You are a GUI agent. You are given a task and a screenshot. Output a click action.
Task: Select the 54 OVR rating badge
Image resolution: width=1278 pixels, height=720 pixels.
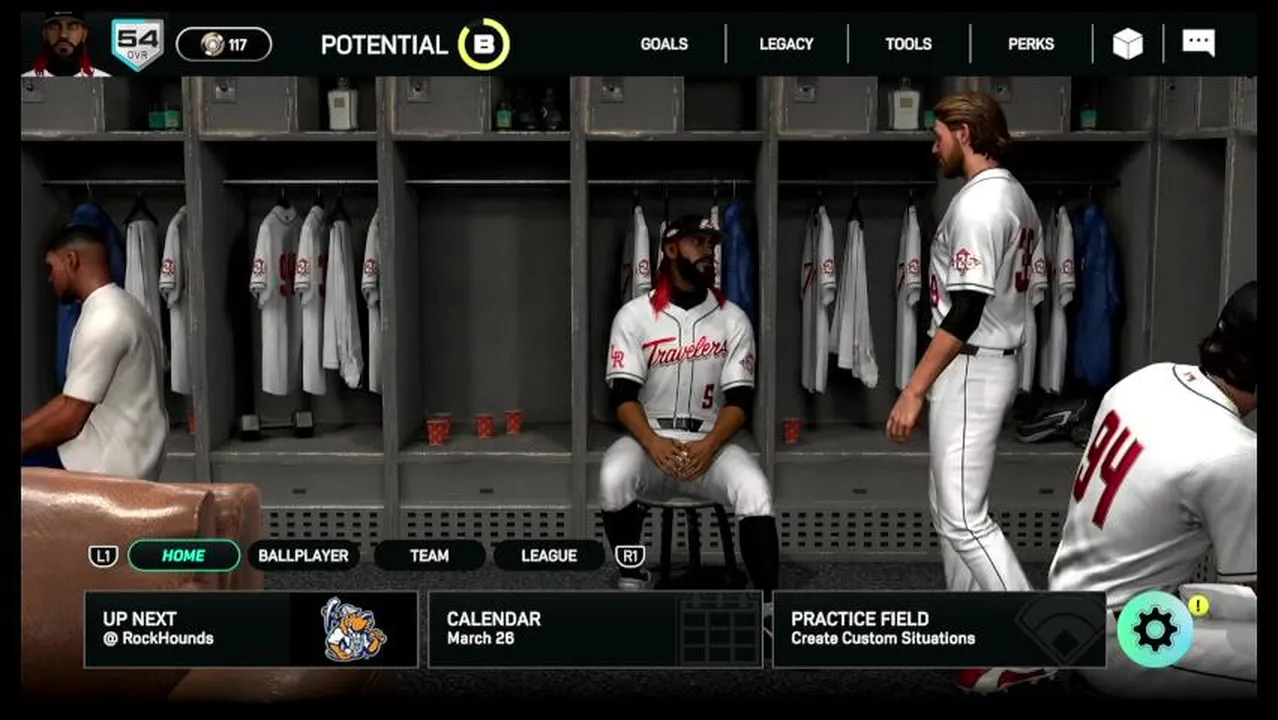(x=137, y=45)
